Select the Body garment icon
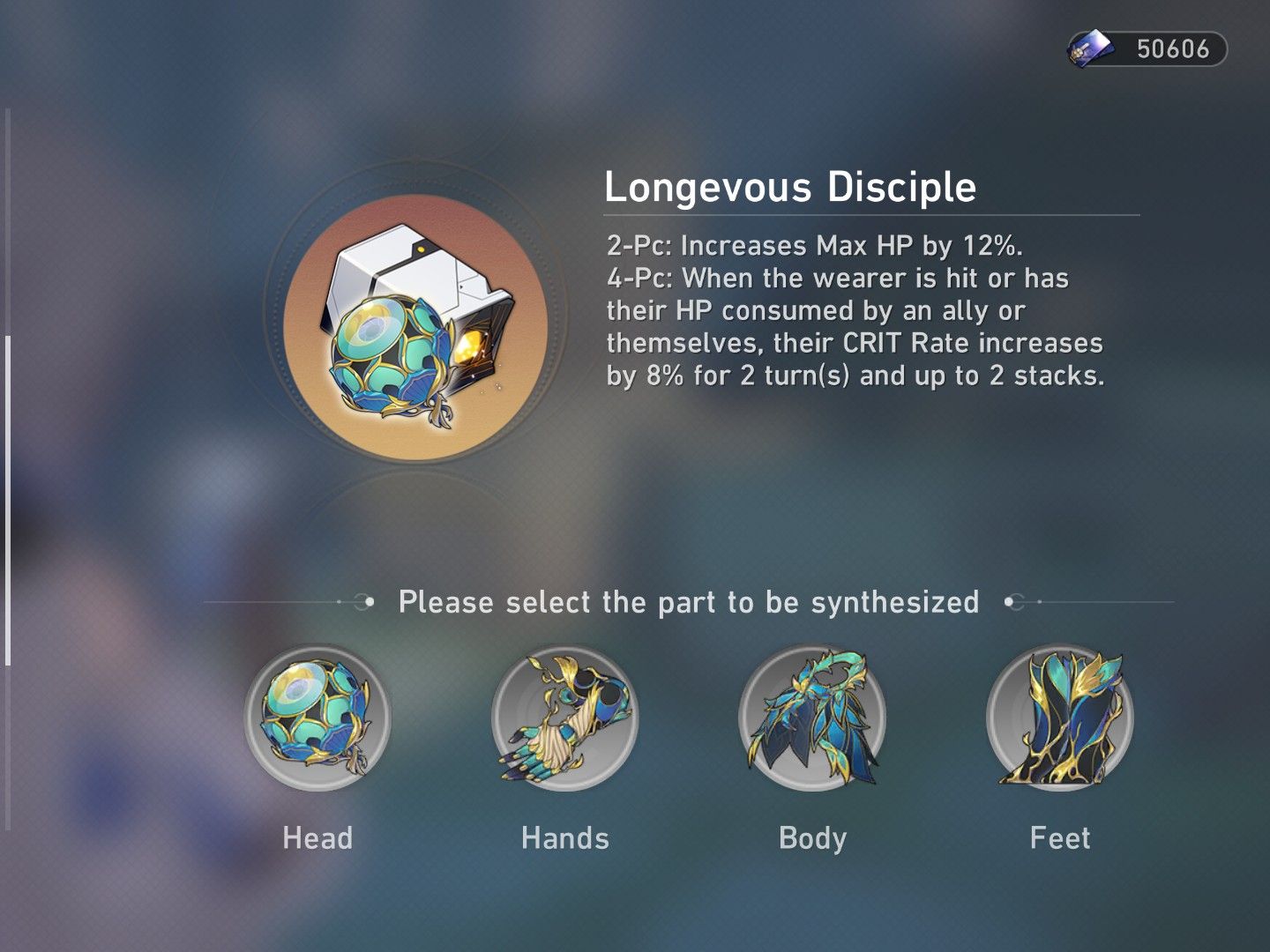Screen dimensions: 1270x952 click(811, 718)
